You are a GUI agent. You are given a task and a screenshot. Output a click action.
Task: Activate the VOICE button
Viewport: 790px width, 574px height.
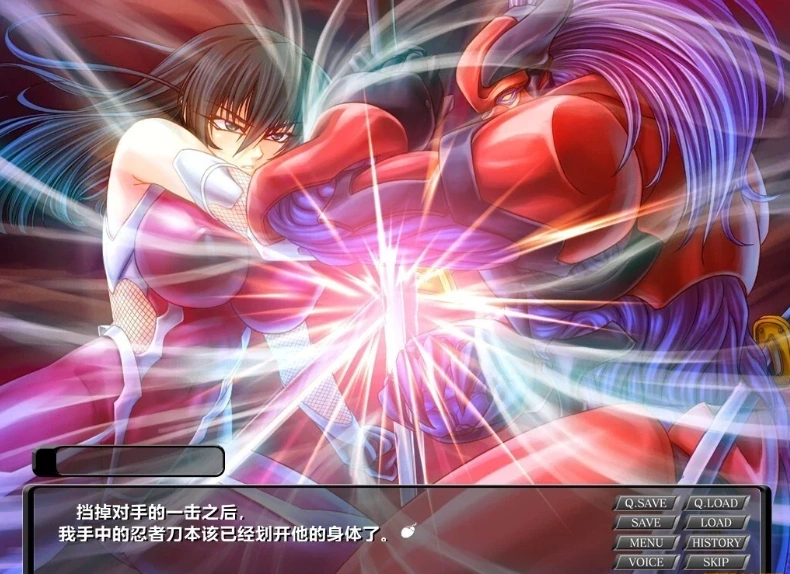click(645, 562)
